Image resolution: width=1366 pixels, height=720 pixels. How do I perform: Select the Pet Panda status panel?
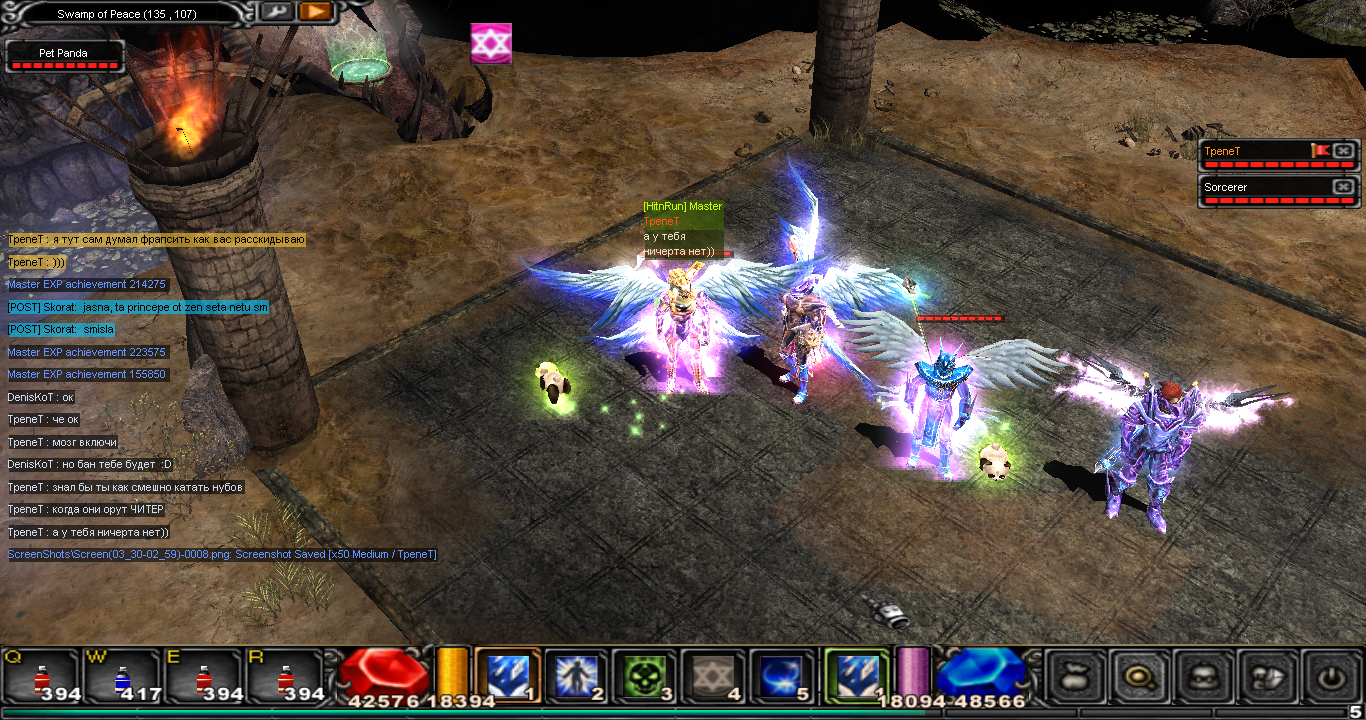pyautogui.click(x=65, y=55)
